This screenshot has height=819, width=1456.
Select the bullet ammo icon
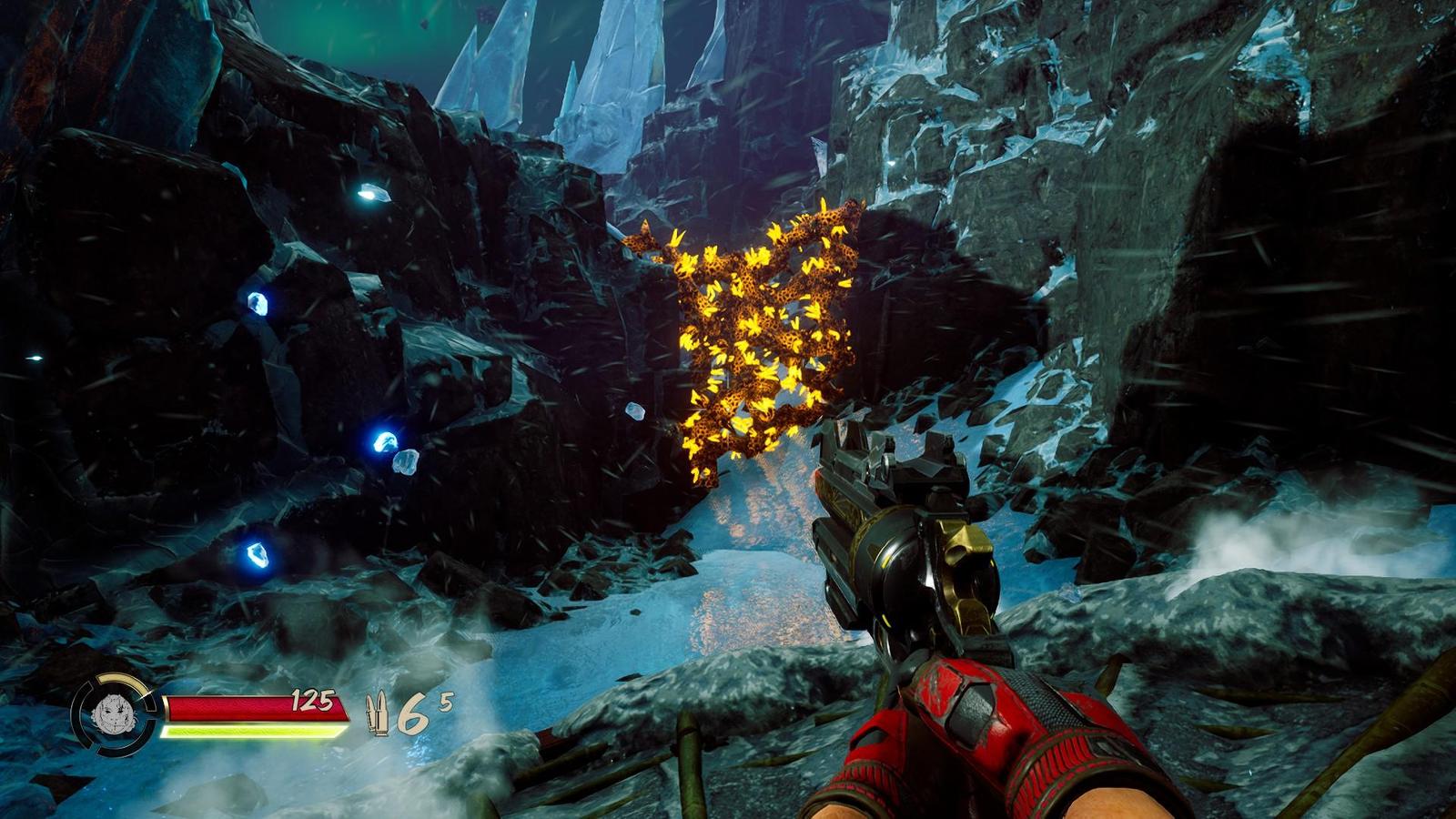(376, 714)
